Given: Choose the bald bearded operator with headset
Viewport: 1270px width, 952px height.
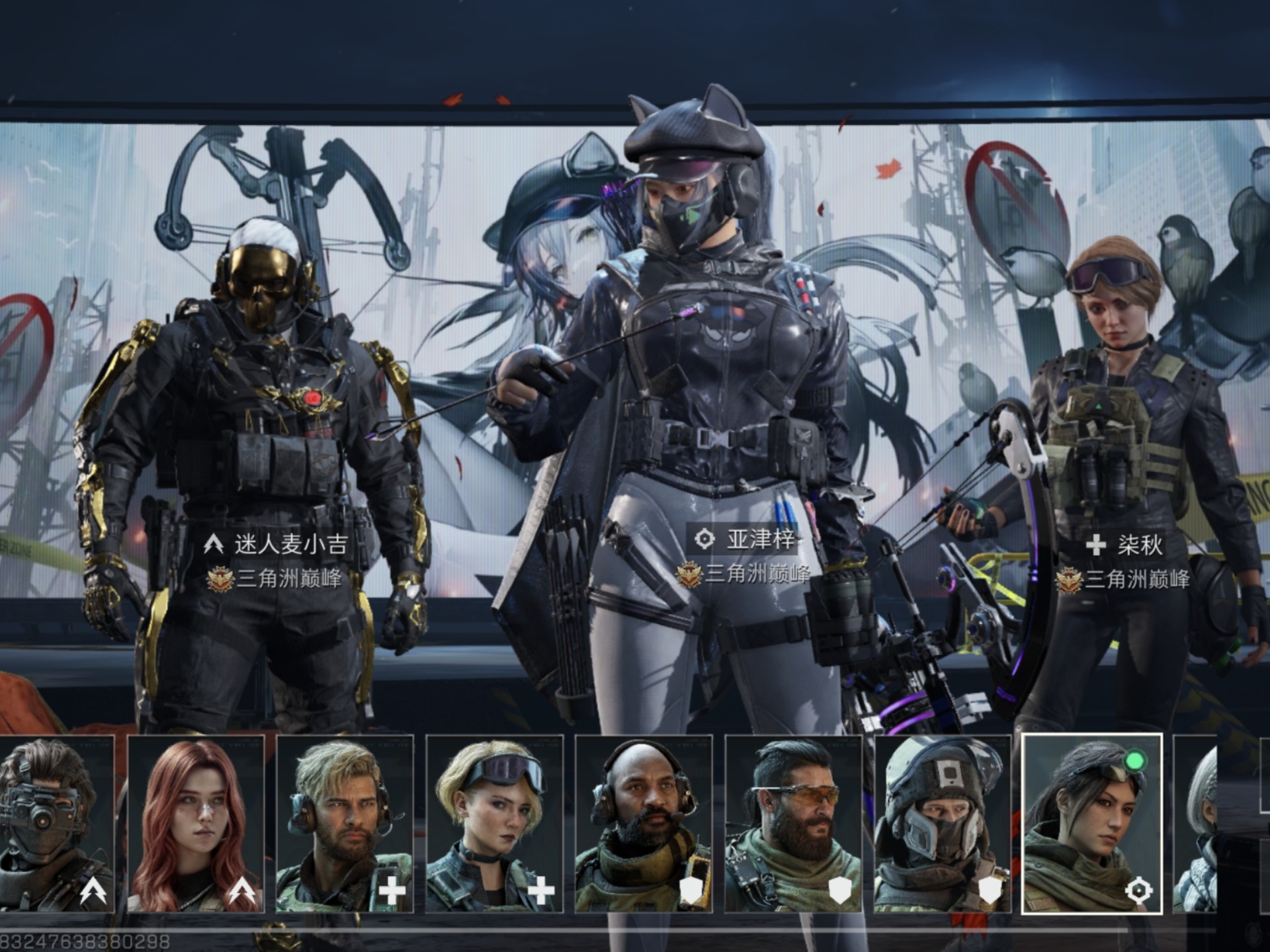Looking at the screenshot, I should point(644,824).
